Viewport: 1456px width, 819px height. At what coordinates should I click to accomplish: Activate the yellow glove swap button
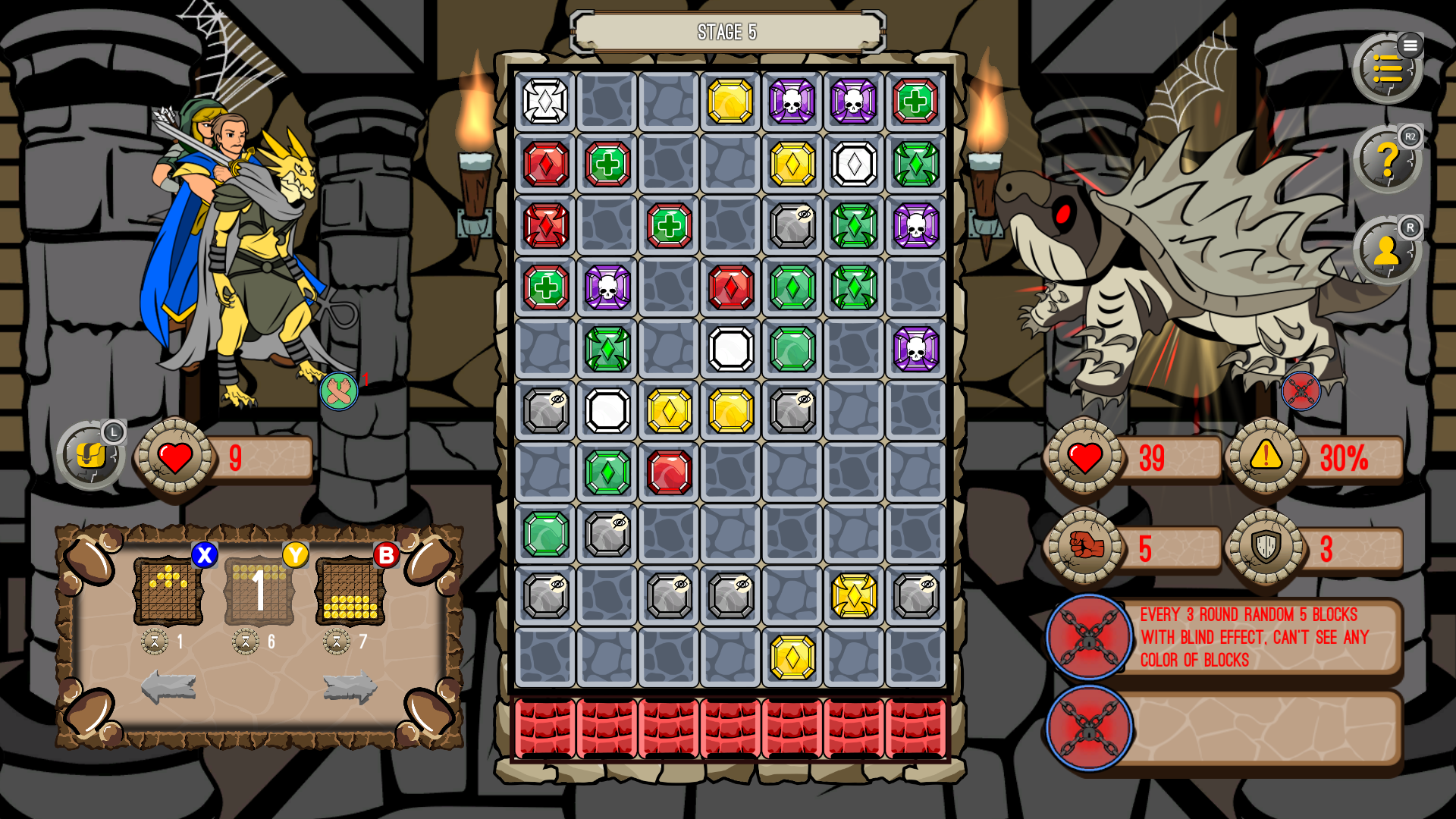[x=91, y=456]
